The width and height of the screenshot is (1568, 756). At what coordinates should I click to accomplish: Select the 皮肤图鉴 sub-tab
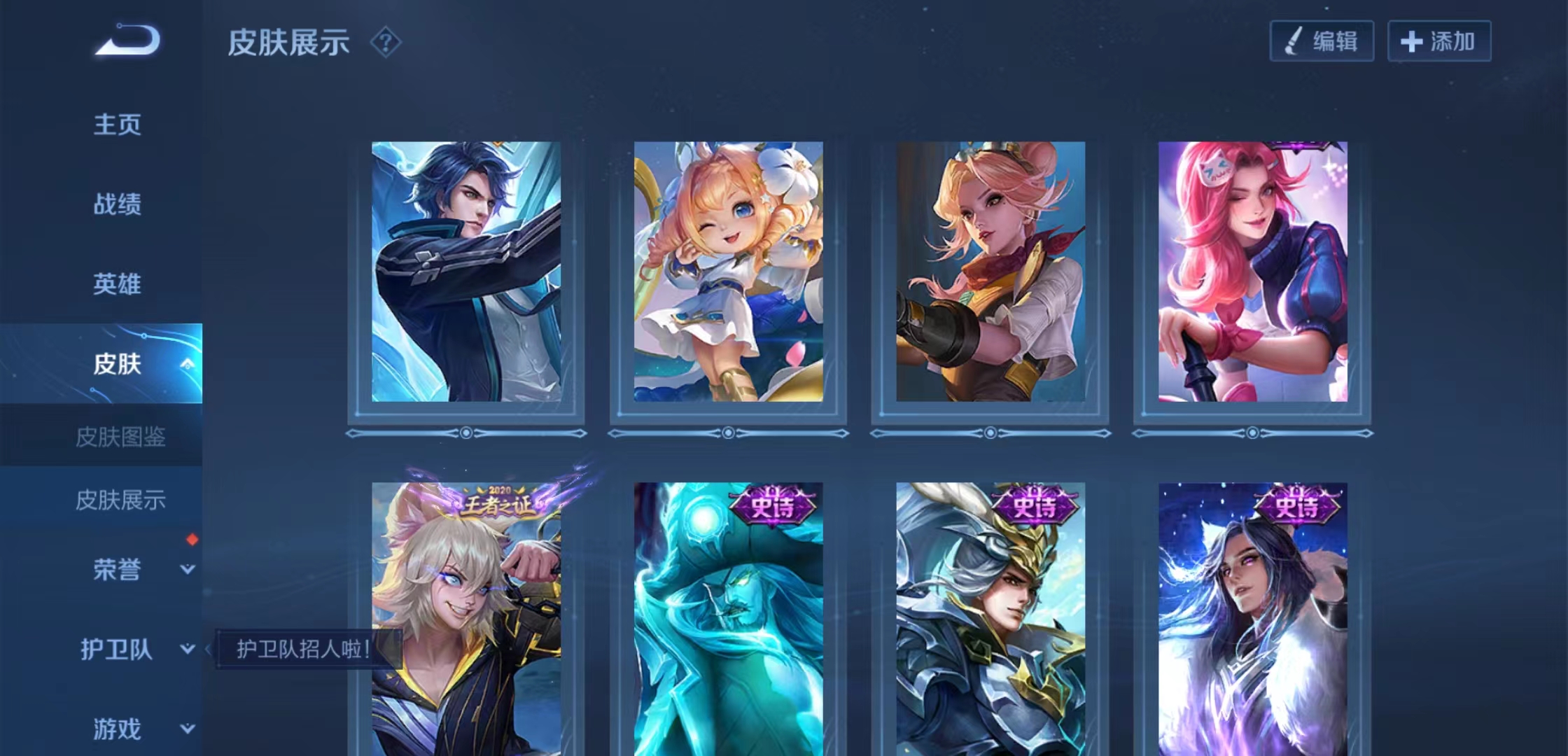coord(120,437)
